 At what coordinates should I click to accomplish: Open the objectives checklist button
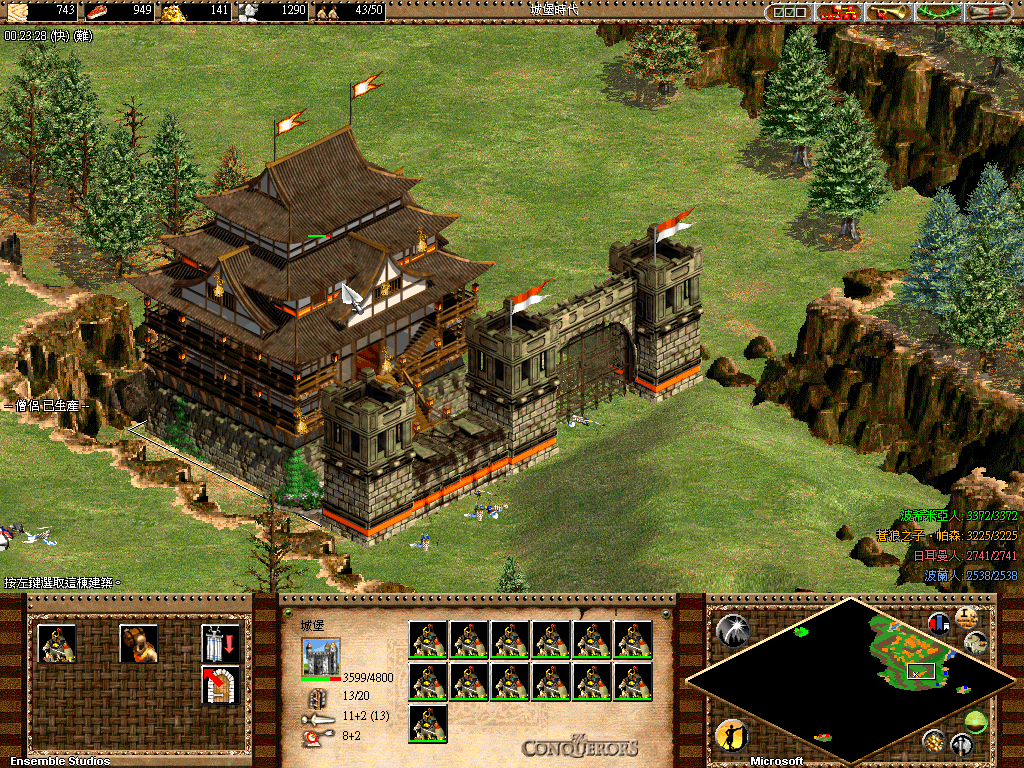pos(788,12)
